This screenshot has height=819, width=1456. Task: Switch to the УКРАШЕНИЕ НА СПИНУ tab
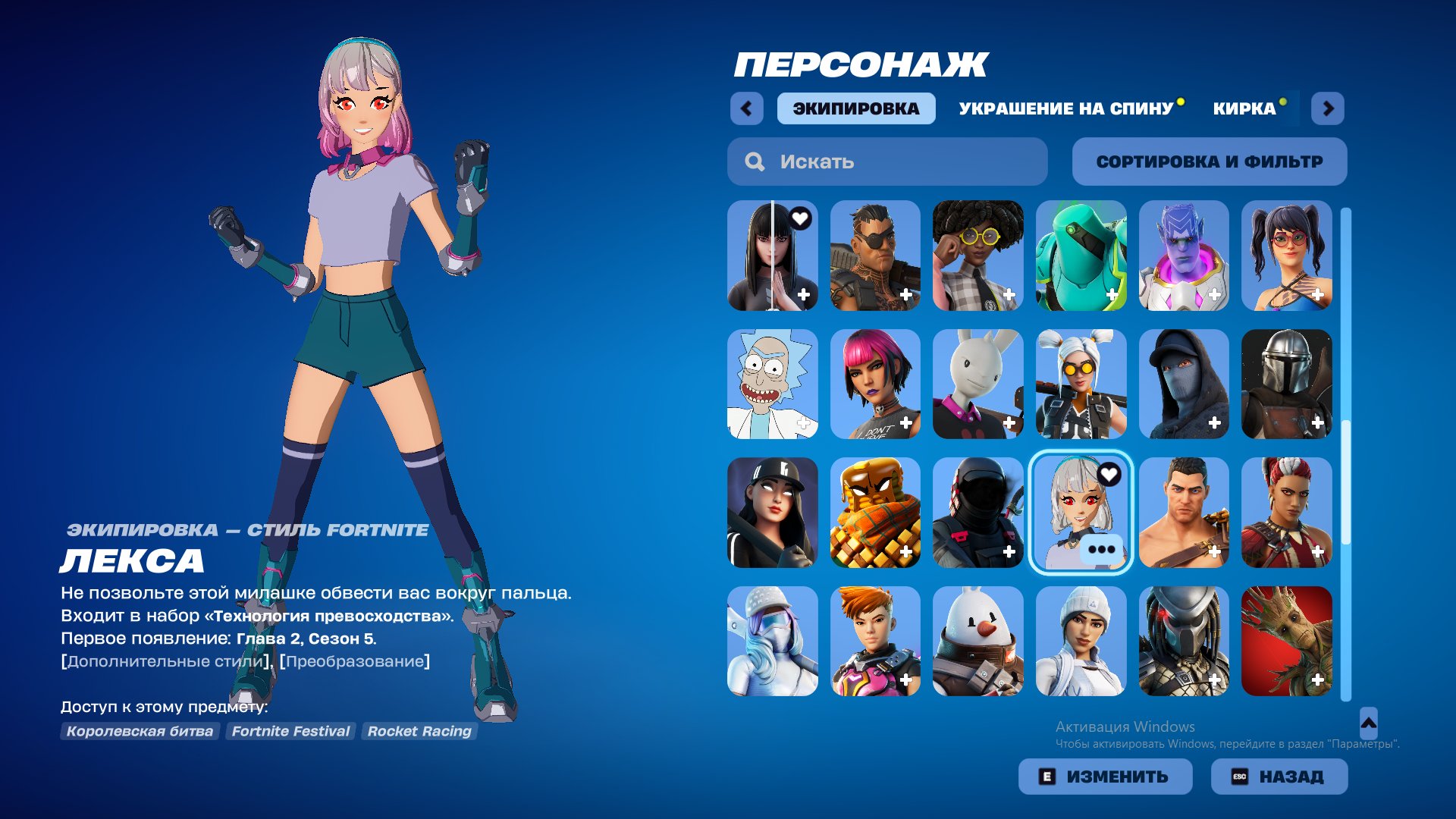(x=1065, y=108)
